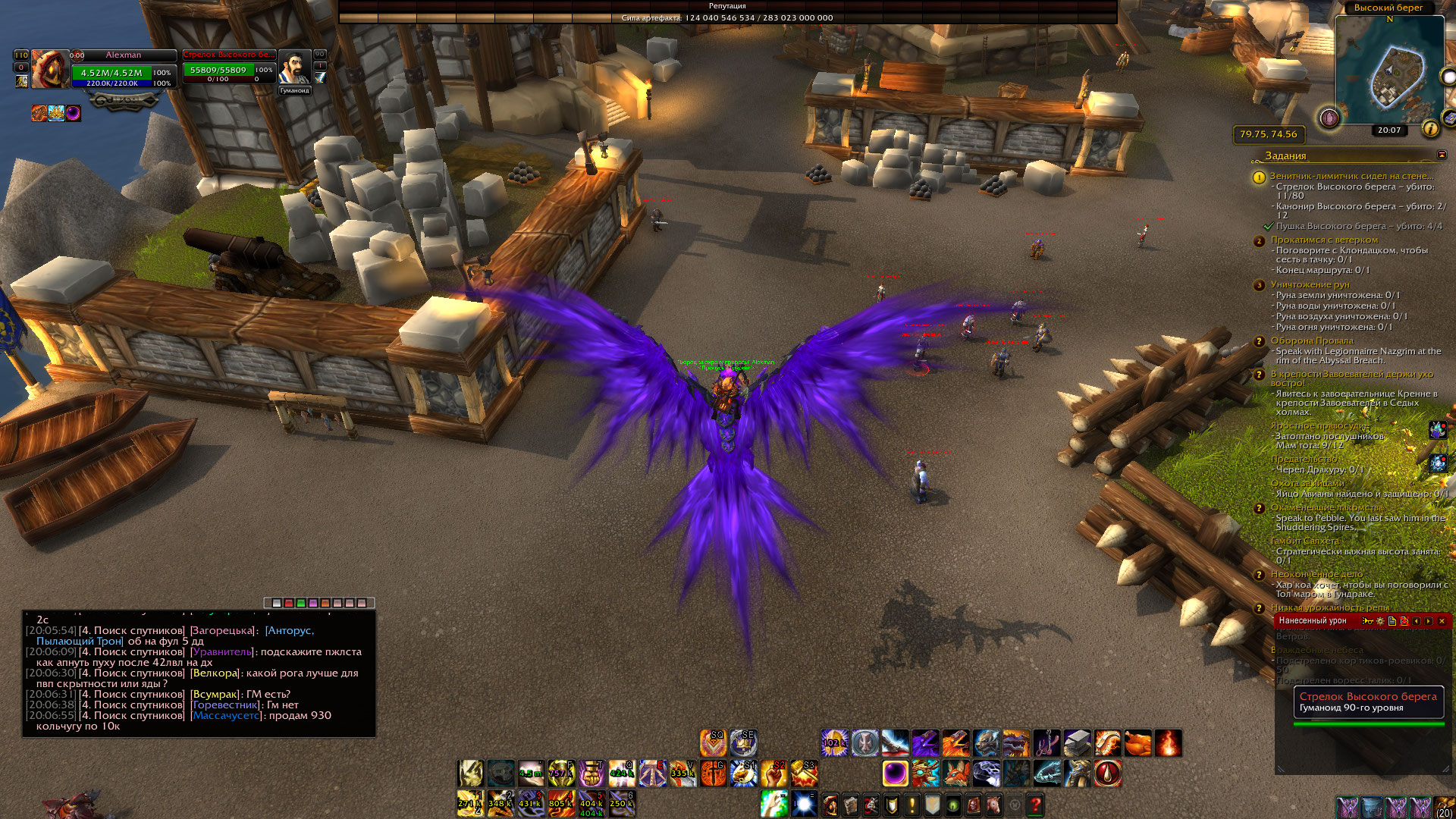The image size is (1456, 819).
Task: Click the chat message log window
Action: (x=199, y=673)
